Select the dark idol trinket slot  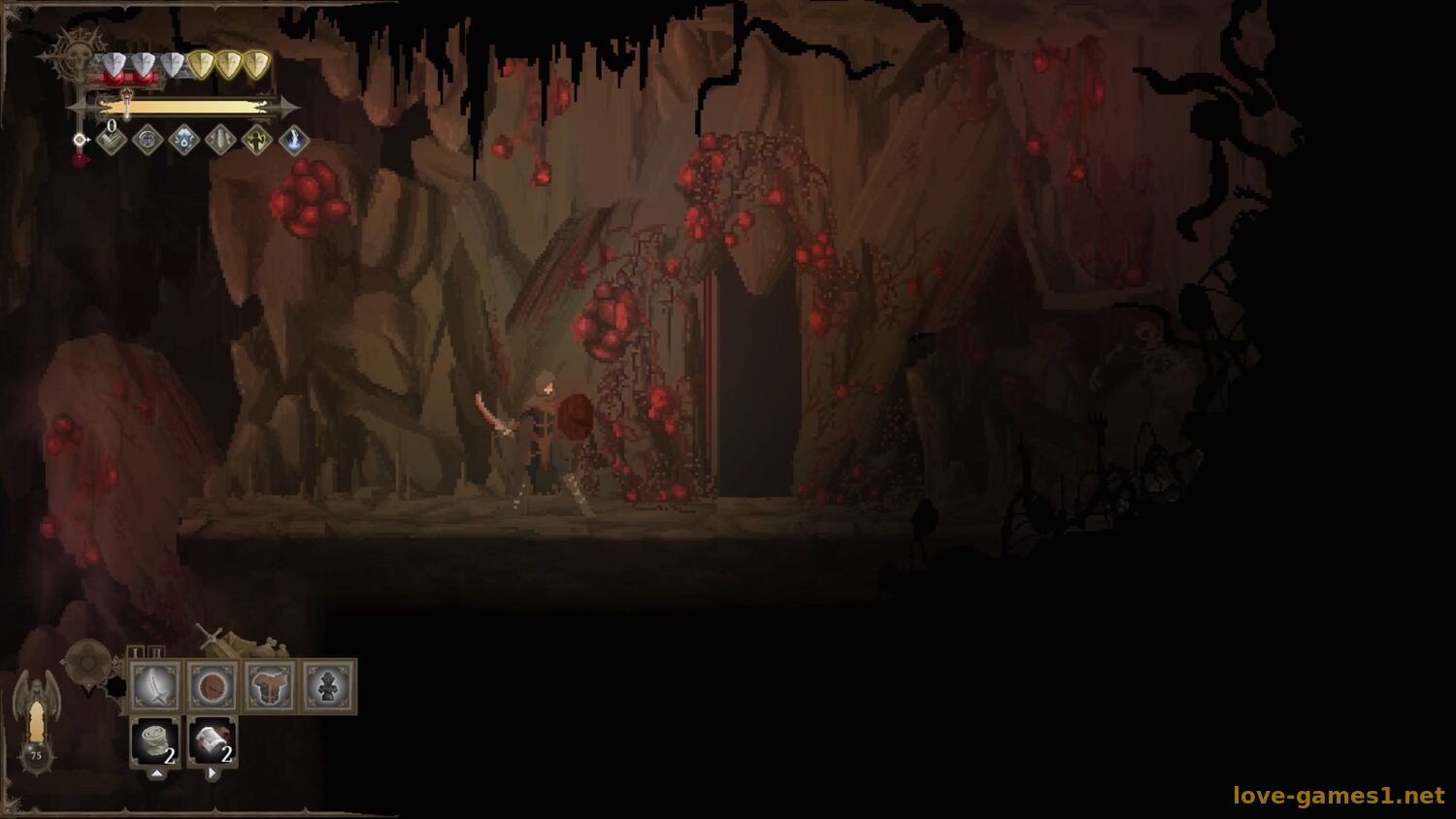point(328,687)
